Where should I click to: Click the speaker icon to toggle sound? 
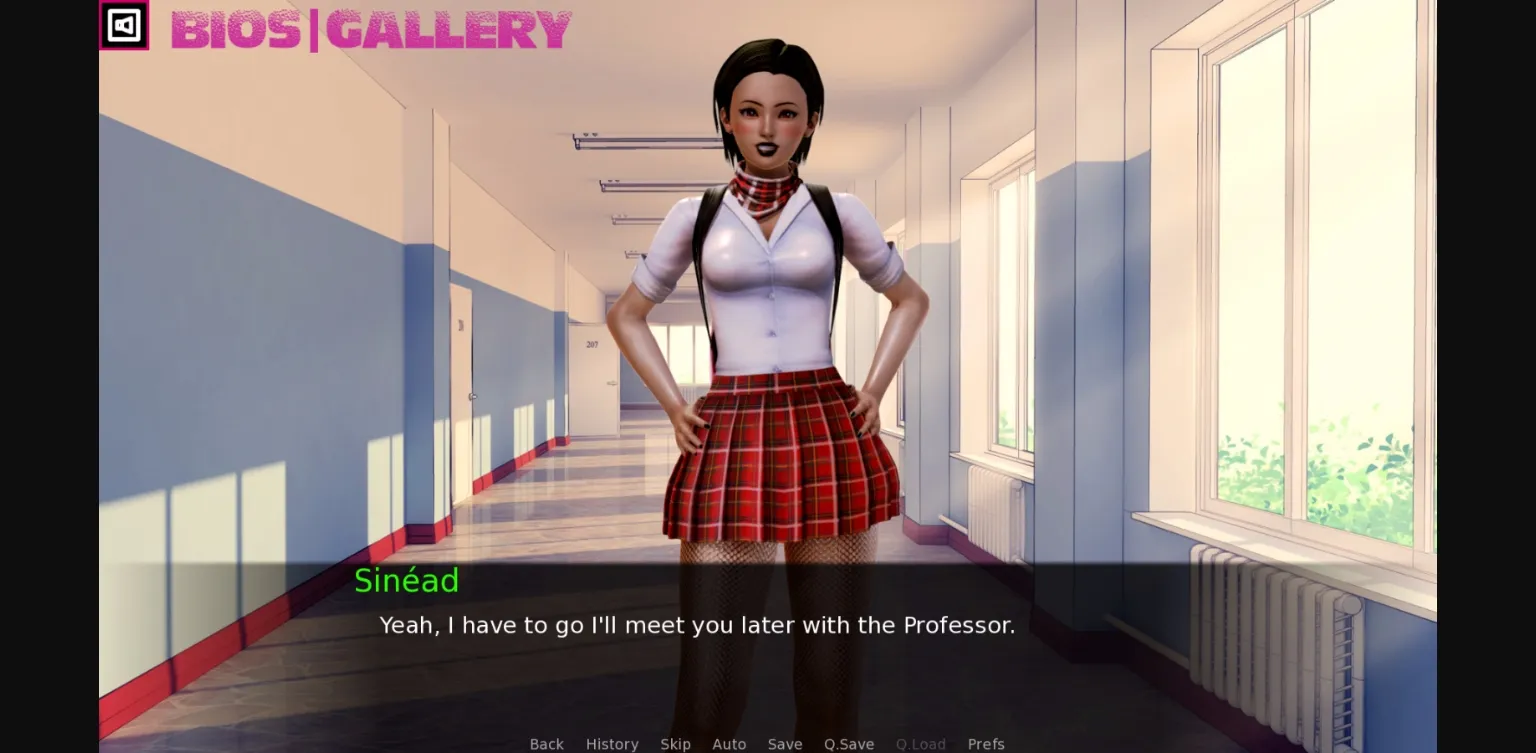(124, 25)
